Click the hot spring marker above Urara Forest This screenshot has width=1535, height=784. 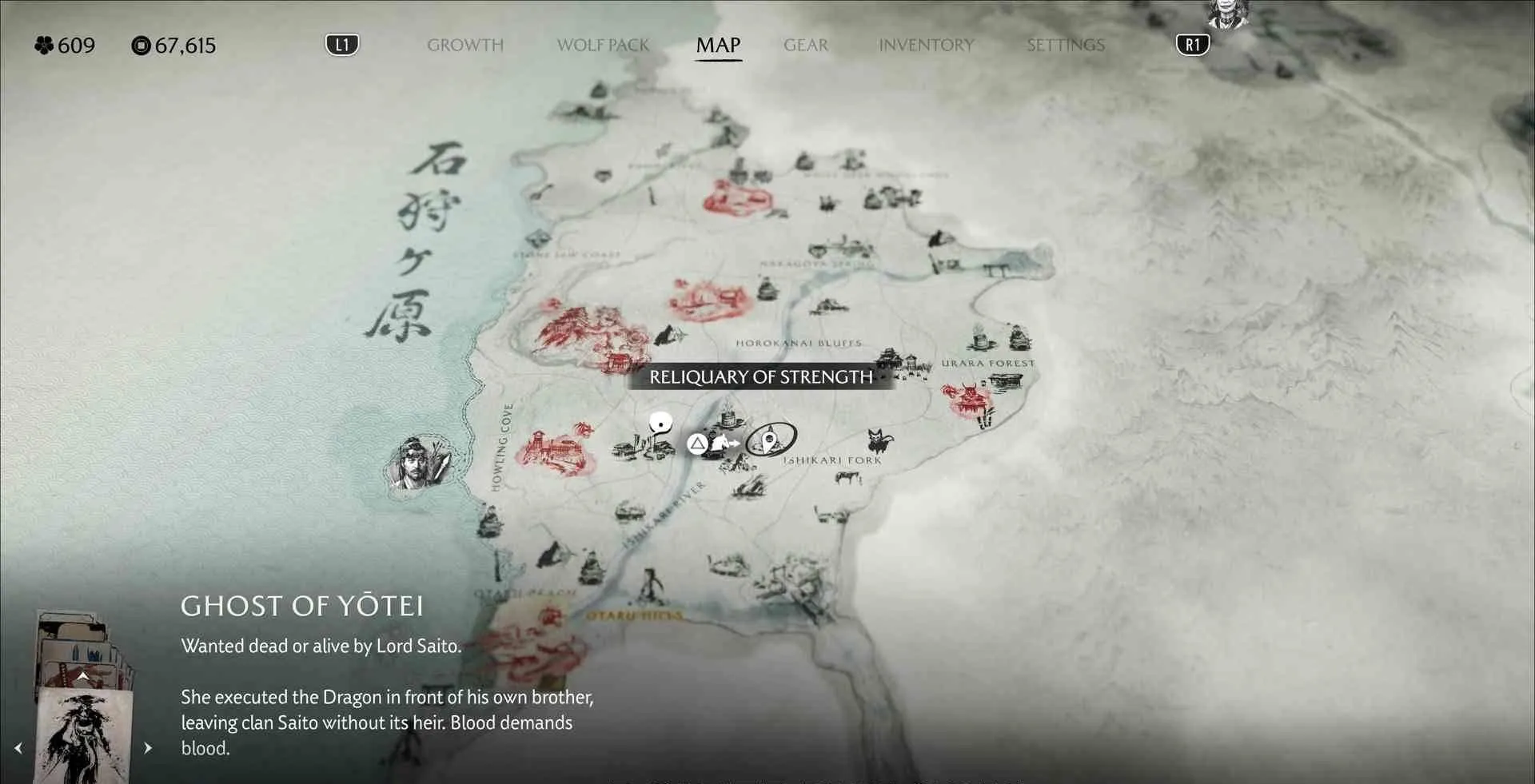[979, 336]
